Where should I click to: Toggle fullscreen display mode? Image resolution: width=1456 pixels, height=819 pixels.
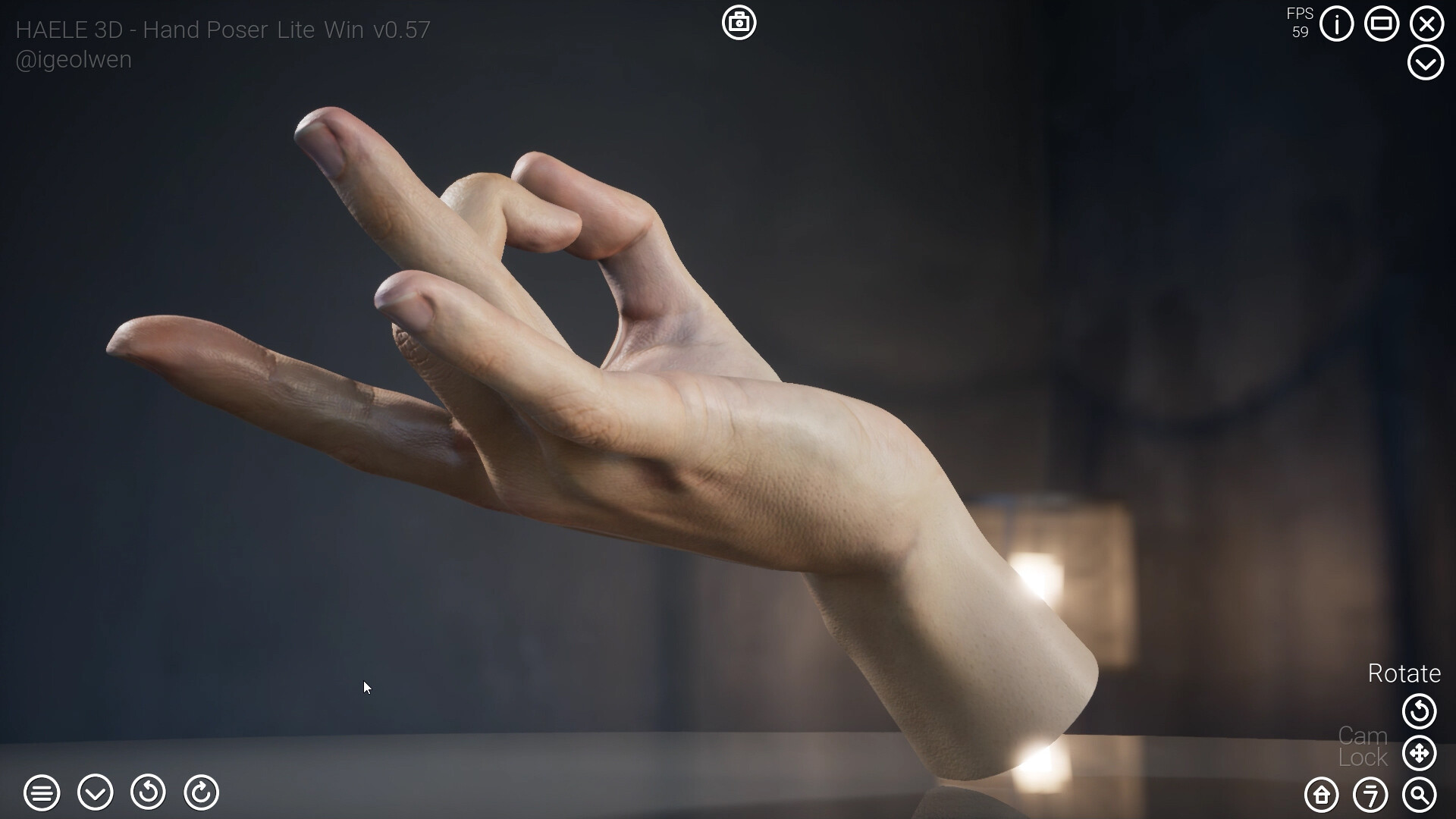pyautogui.click(x=1382, y=24)
